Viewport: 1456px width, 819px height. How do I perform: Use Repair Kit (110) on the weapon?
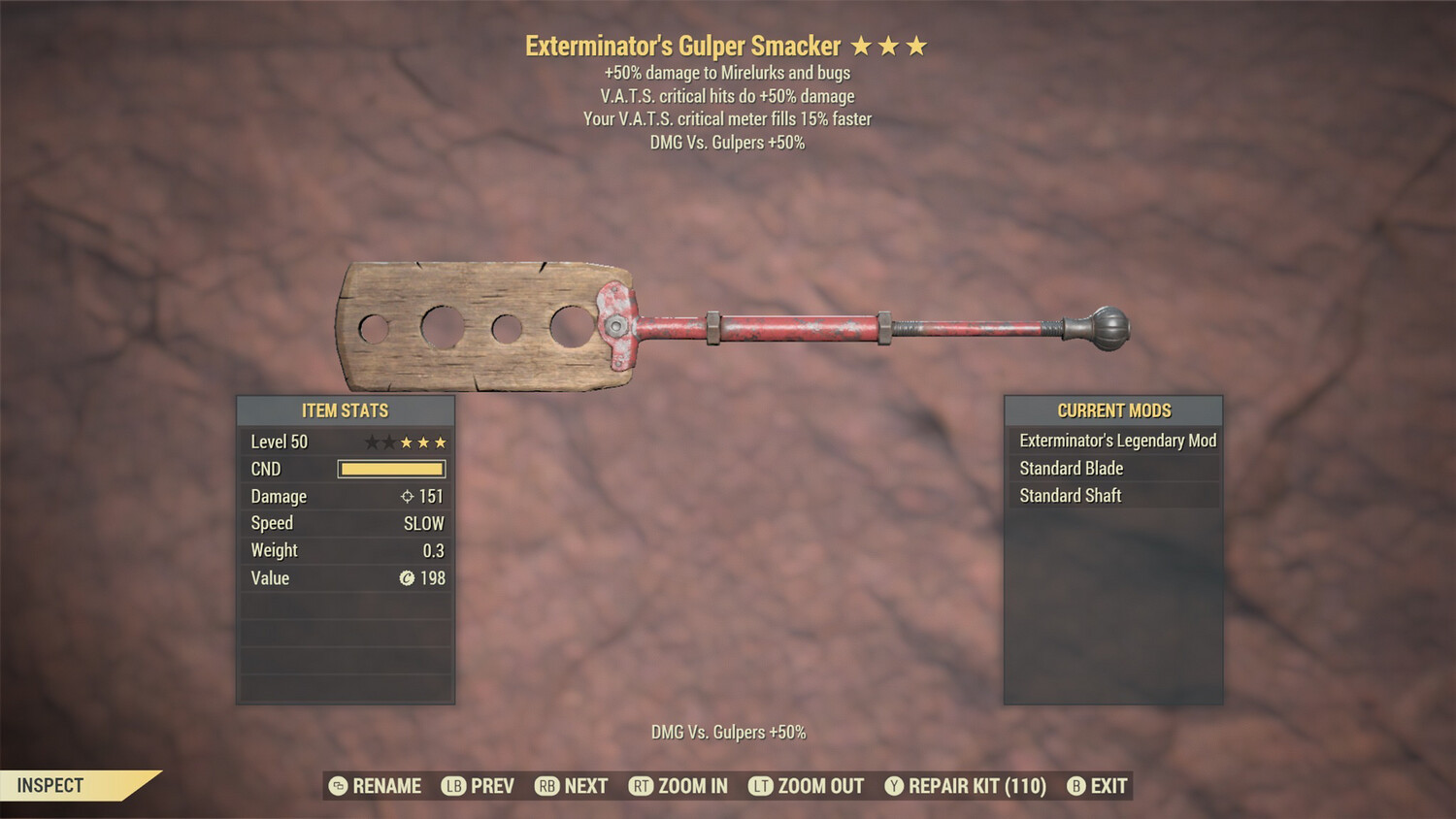tap(966, 786)
